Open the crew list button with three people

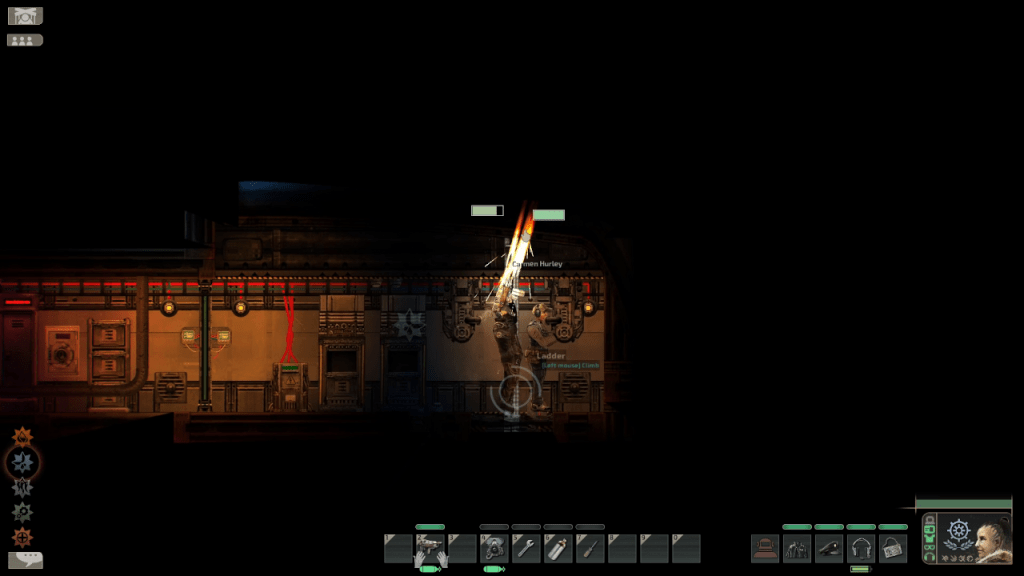pyautogui.click(x=24, y=40)
